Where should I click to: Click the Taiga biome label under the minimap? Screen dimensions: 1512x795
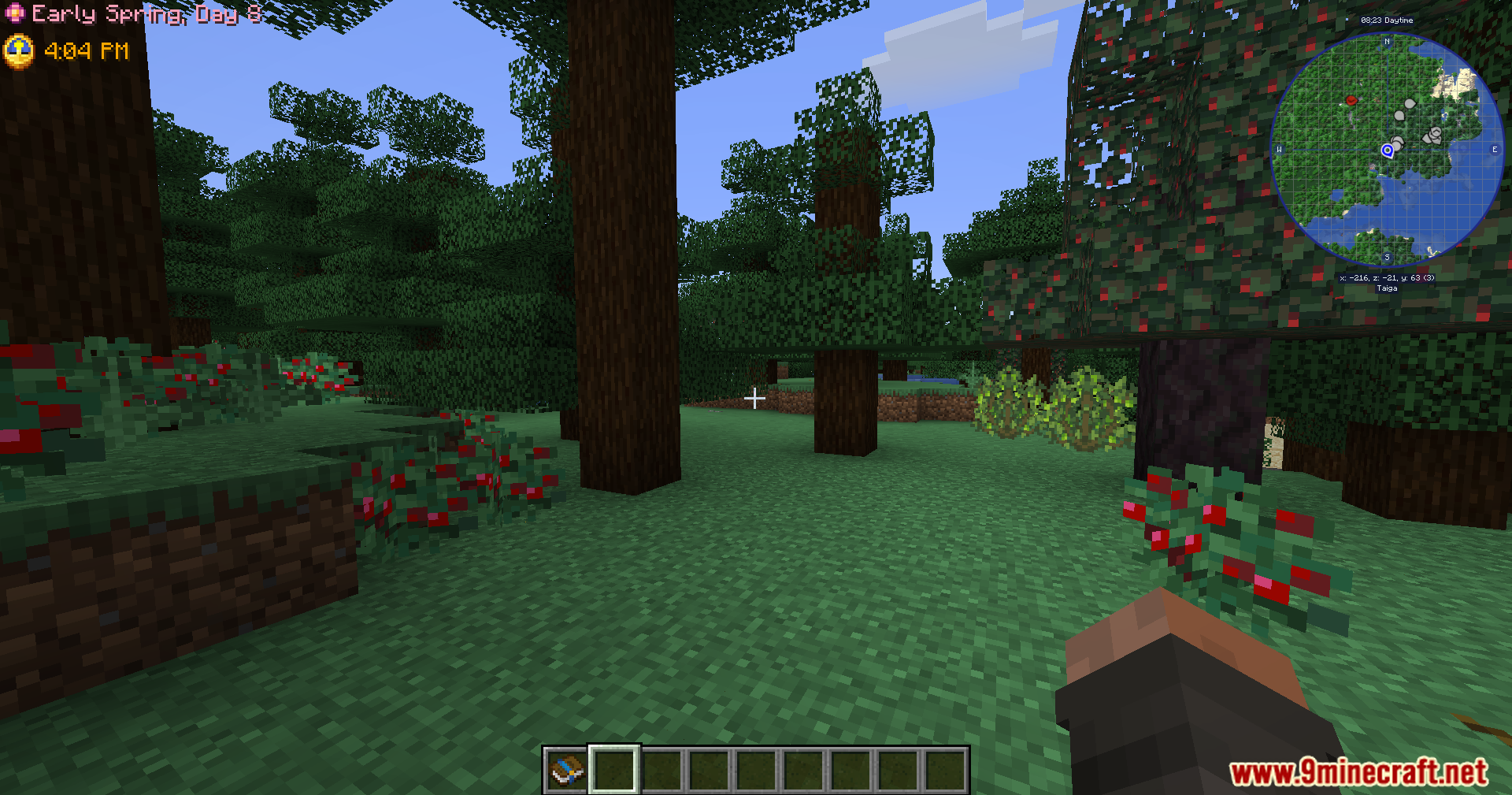pos(1386,288)
